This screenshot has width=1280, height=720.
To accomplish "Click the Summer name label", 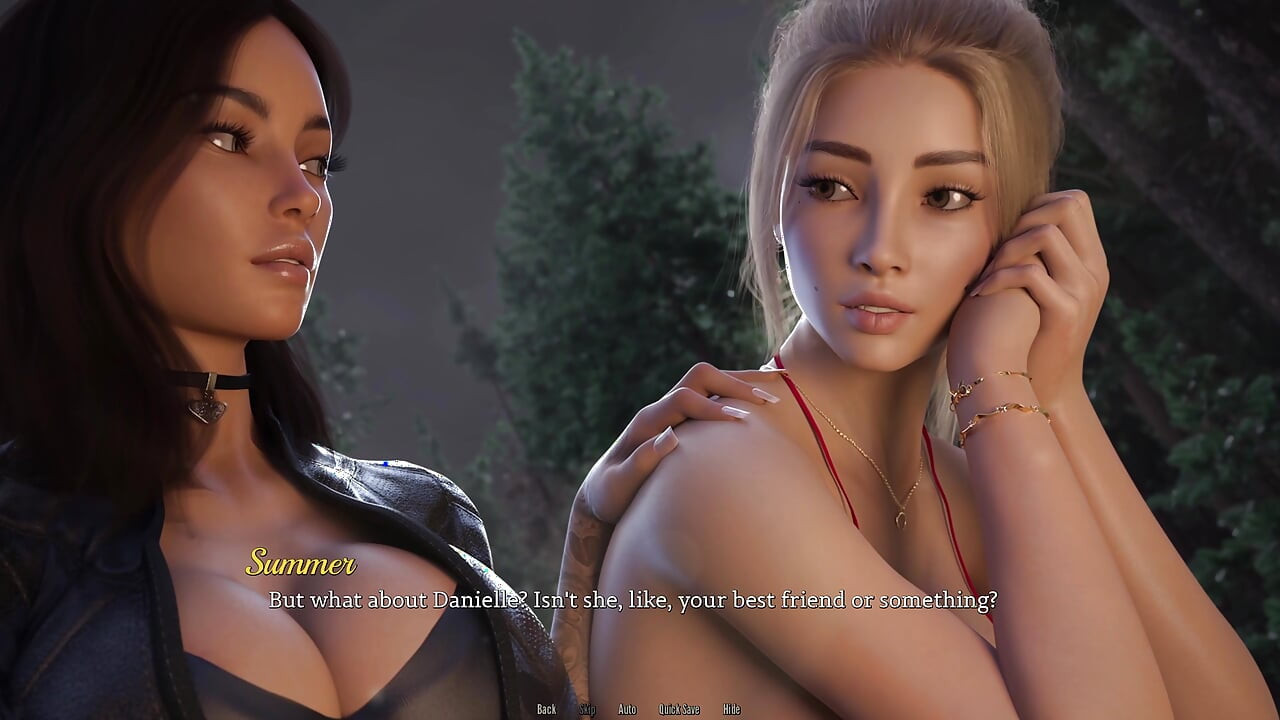I will [x=302, y=566].
